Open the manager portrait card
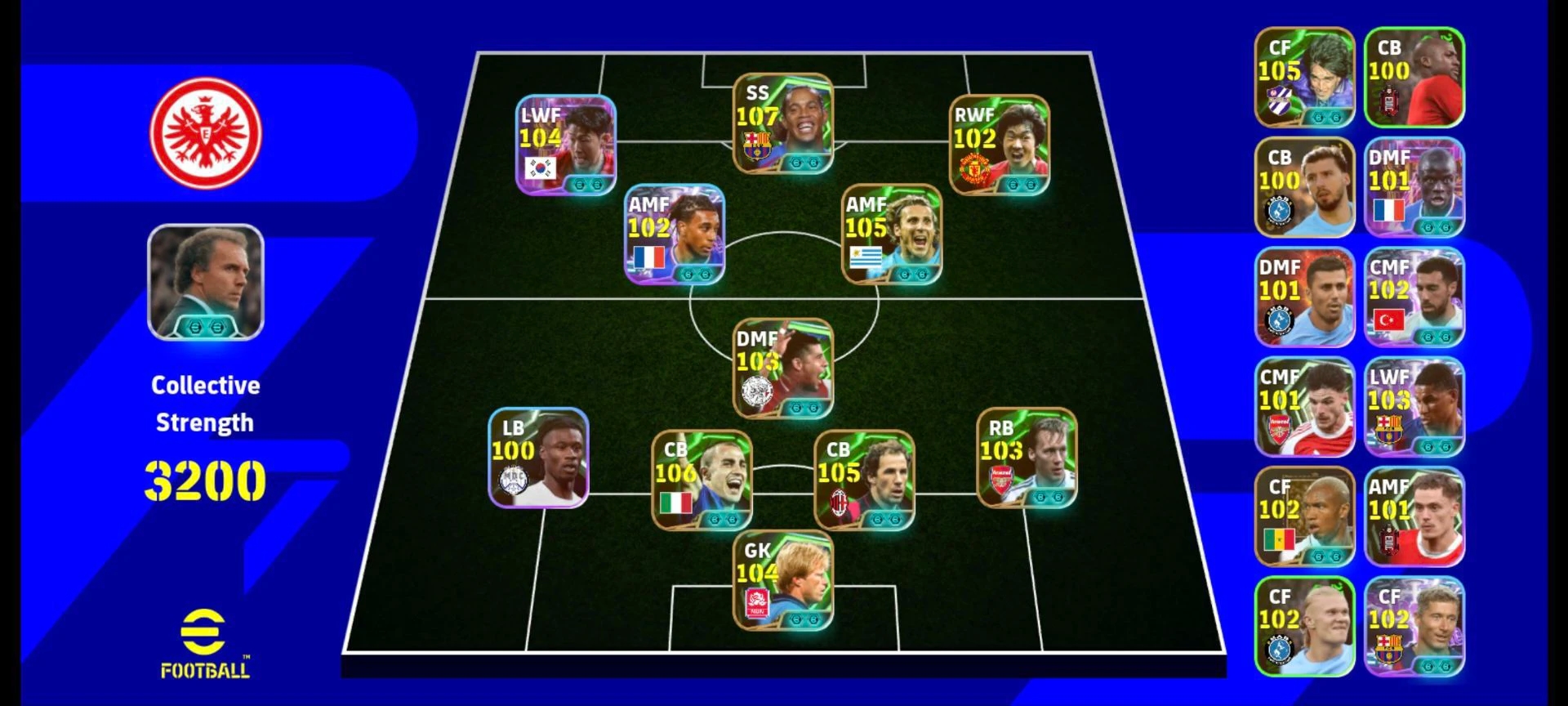The width and height of the screenshot is (1568, 706). (205, 282)
